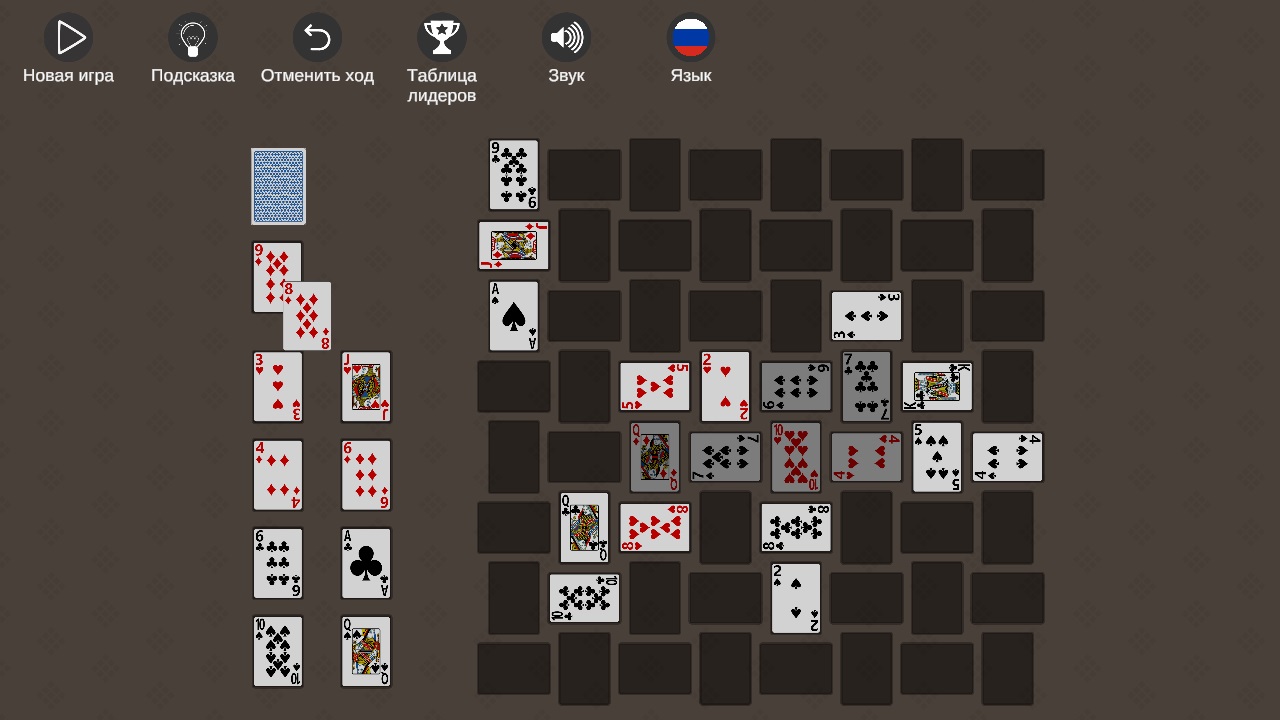The image size is (1280, 720).
Task: Select the 10 of spades in left column
Action: coord(277,651)
